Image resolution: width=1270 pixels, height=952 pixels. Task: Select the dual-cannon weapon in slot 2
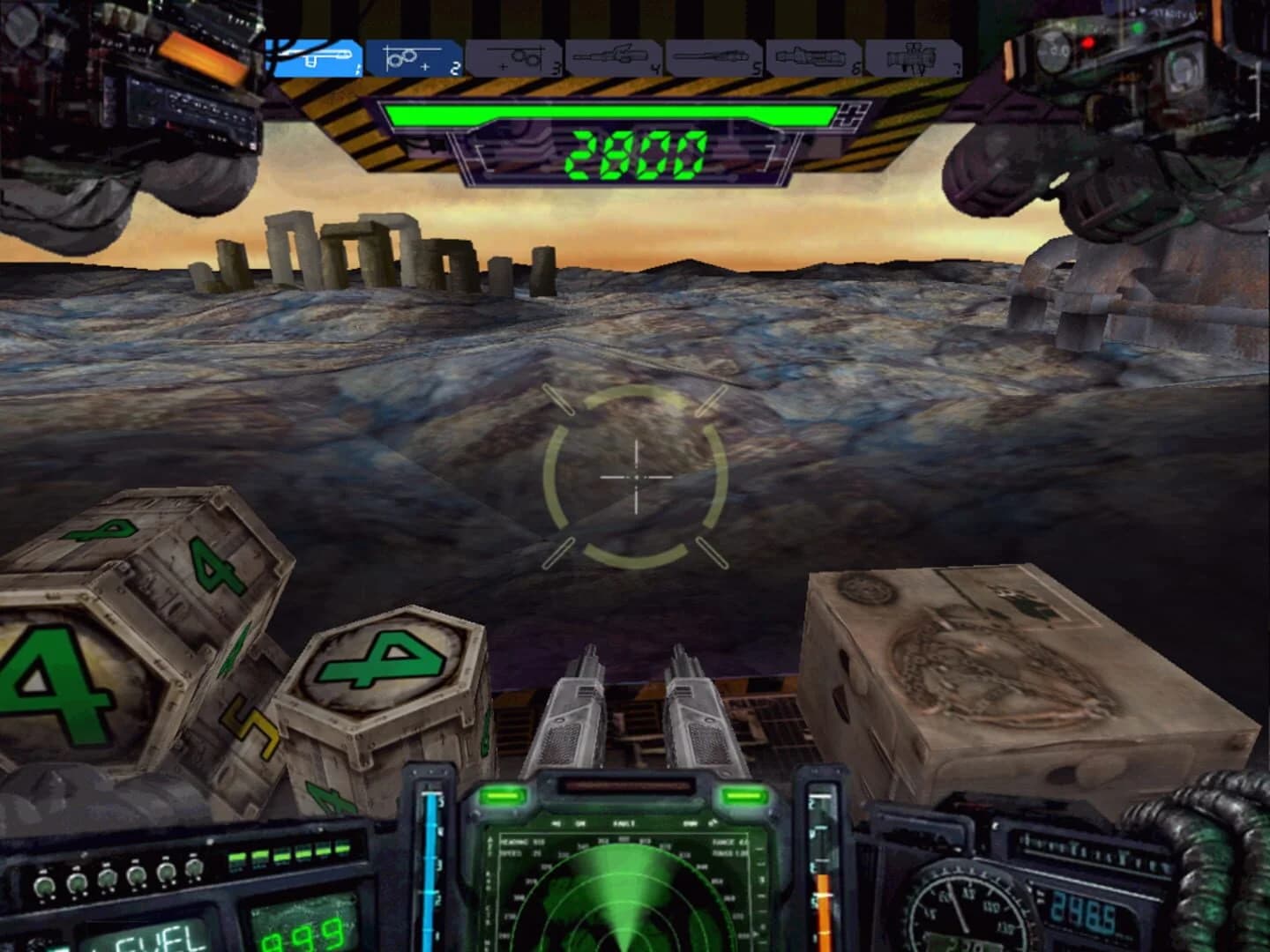click(415, 57)
